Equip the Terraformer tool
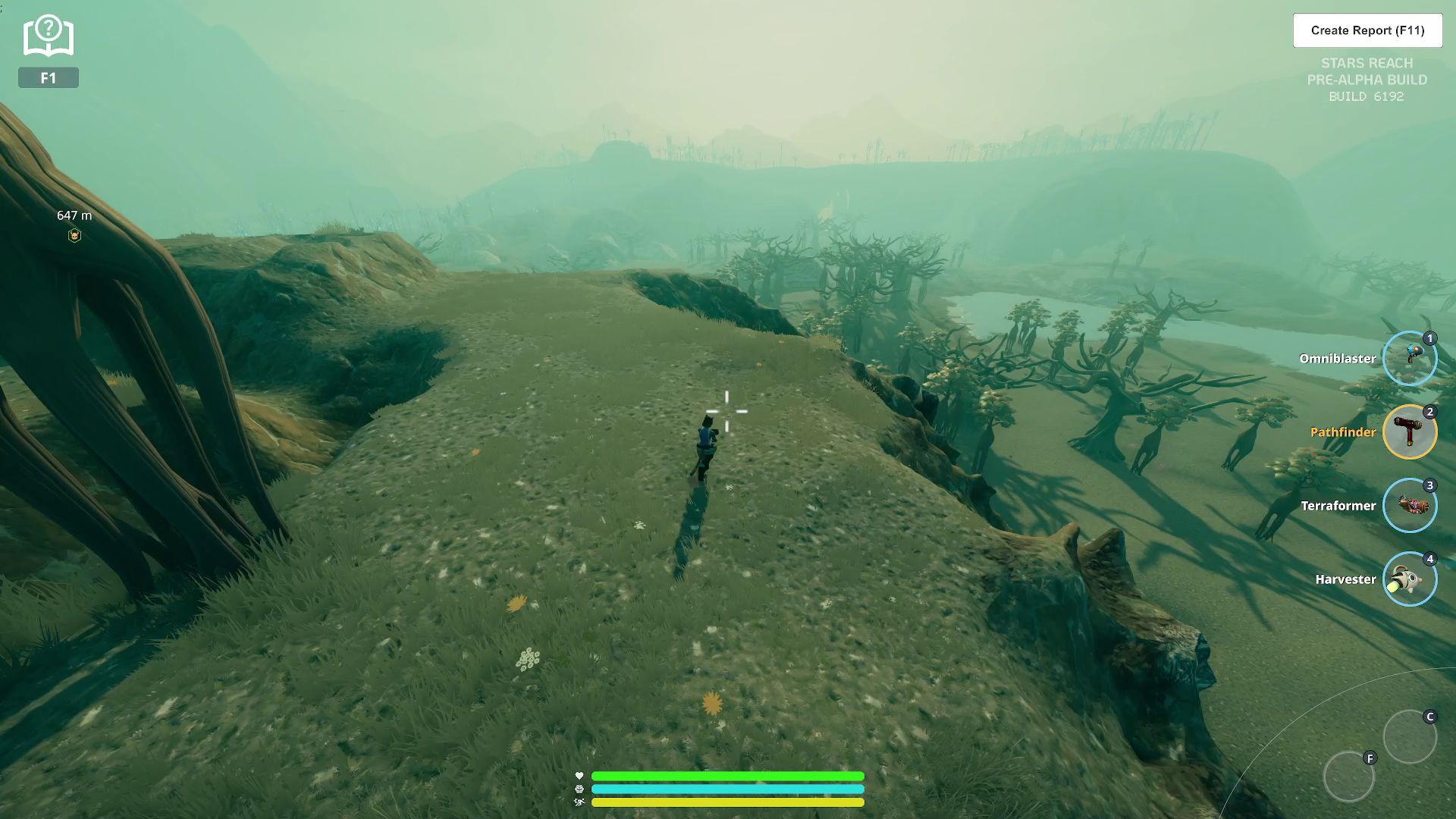 tap(1410, 506)
